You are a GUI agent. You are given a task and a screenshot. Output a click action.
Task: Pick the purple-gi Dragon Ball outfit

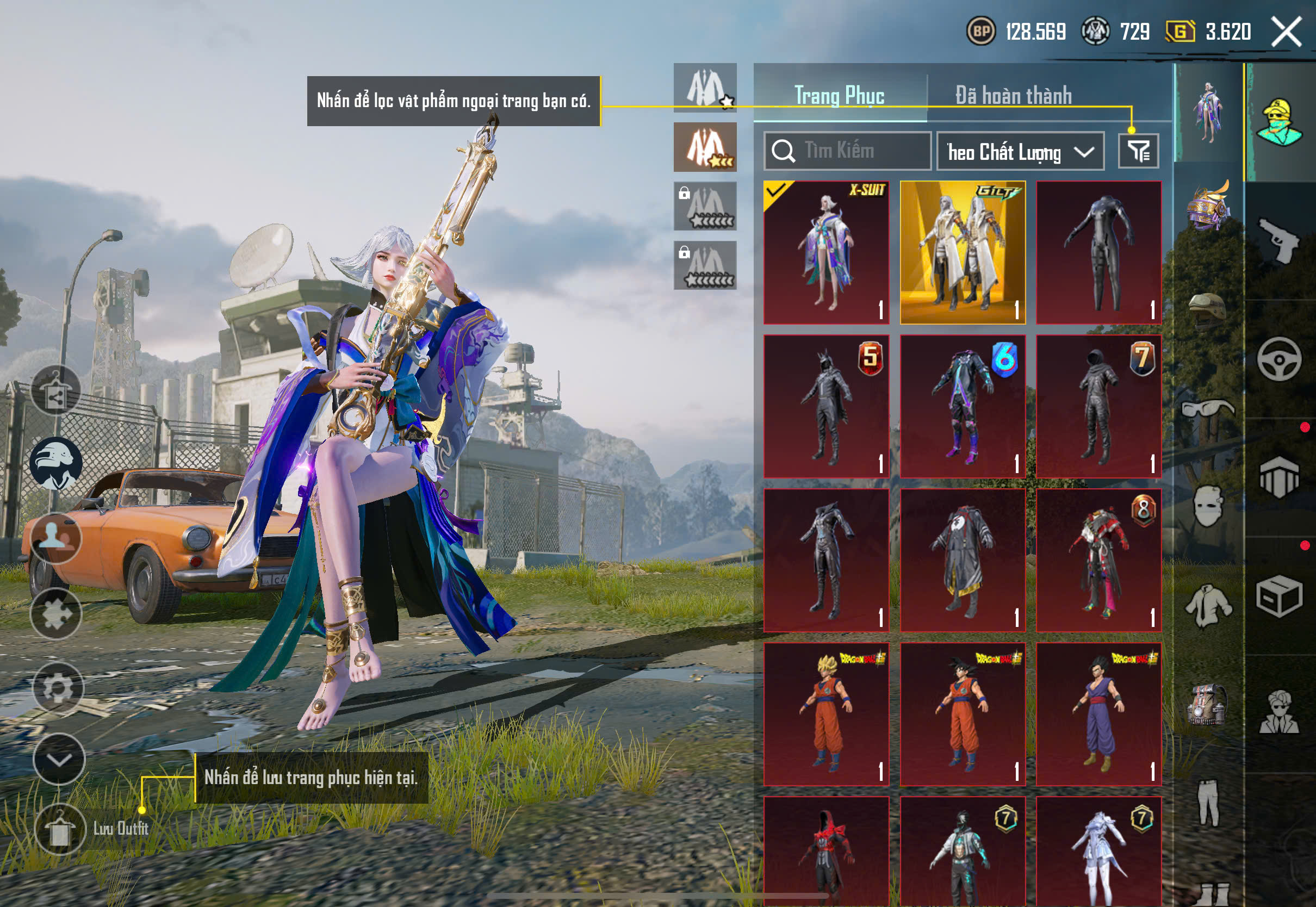point(1098,714)
